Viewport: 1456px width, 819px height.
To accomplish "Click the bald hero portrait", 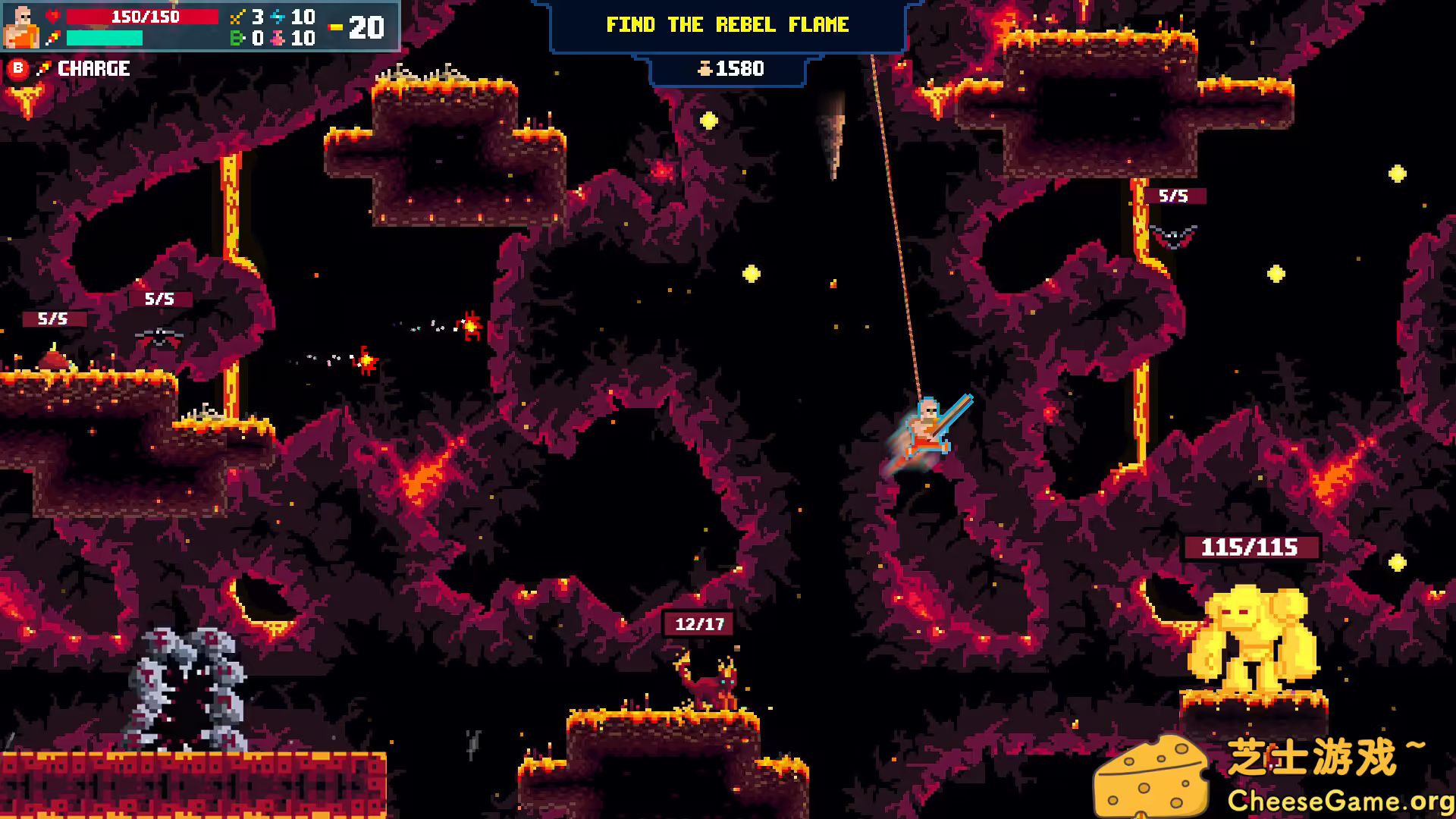I will click(22, 27).
